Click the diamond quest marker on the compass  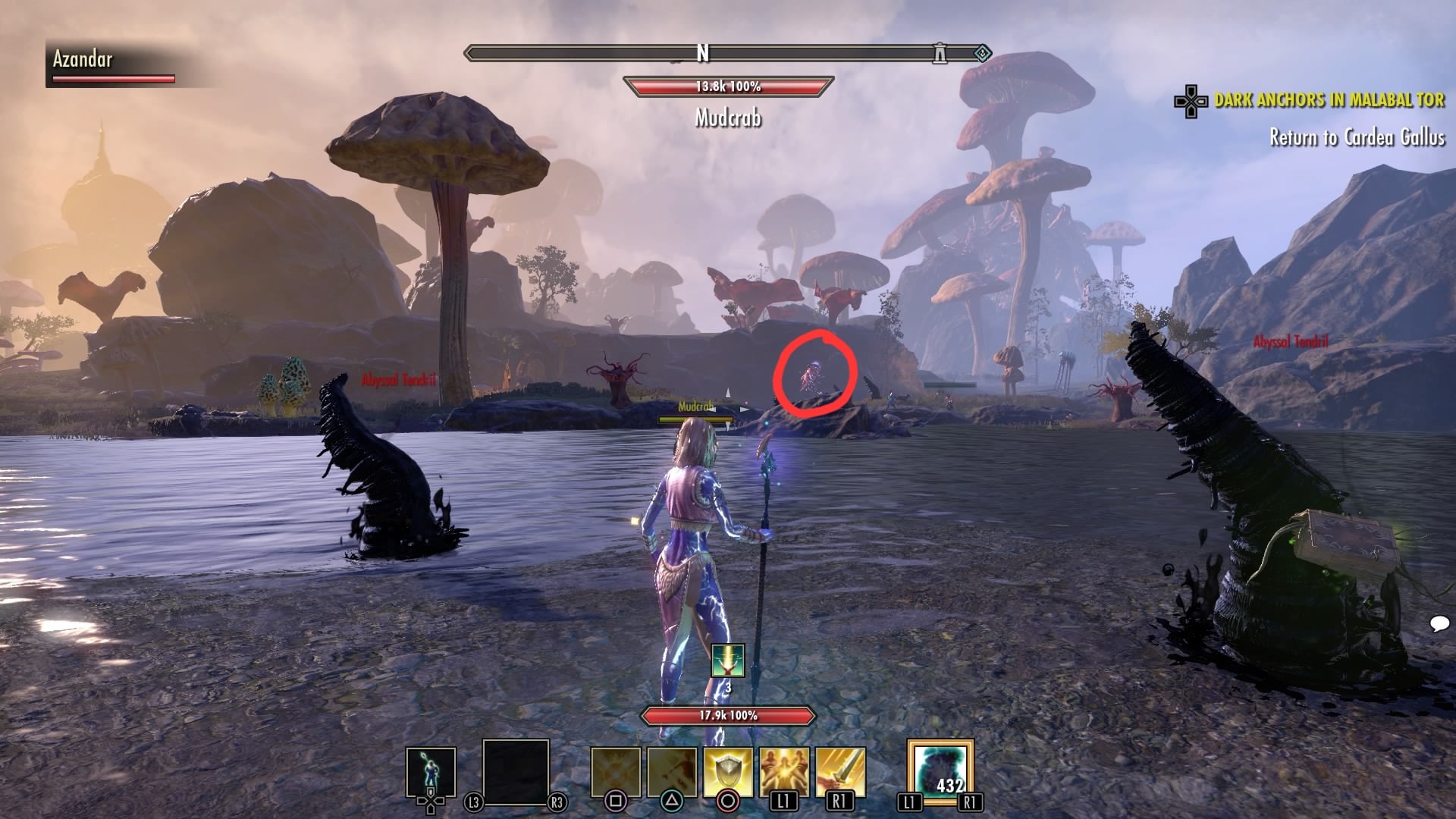(x=981, y=53)
